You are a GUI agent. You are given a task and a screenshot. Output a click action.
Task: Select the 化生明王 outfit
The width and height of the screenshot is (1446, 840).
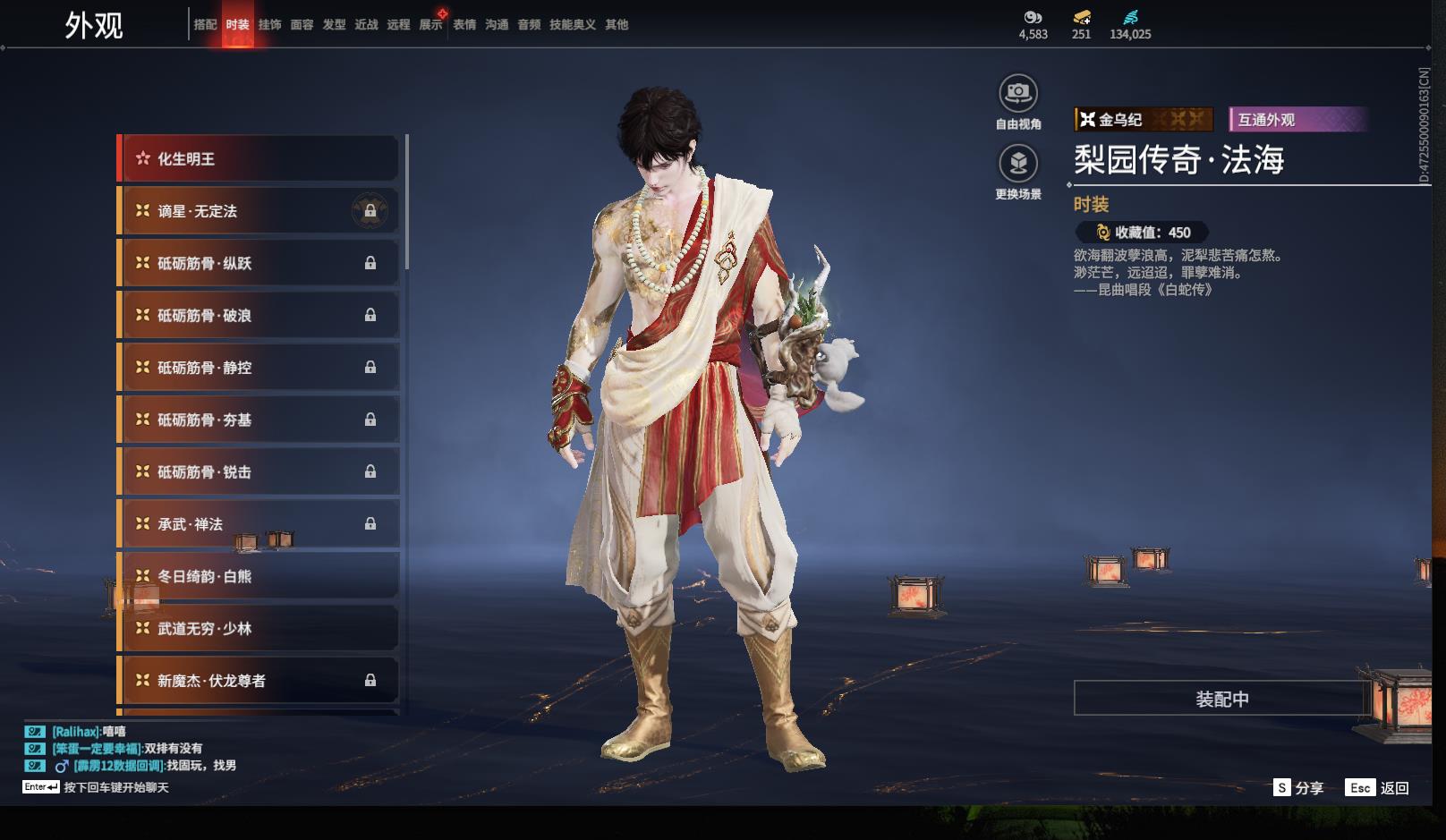click(x=258, y=159)
